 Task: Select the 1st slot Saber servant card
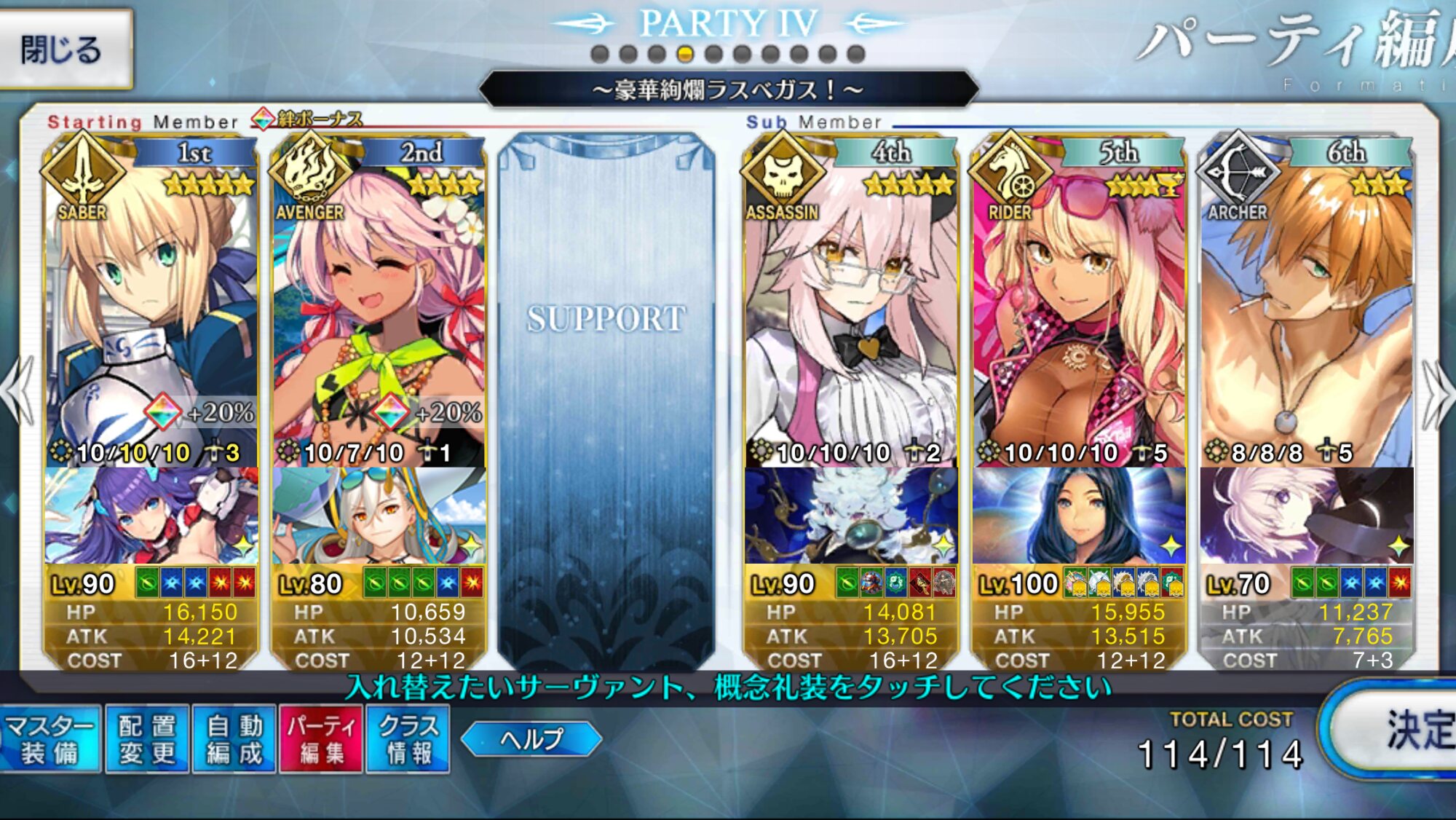coord(151,306)
